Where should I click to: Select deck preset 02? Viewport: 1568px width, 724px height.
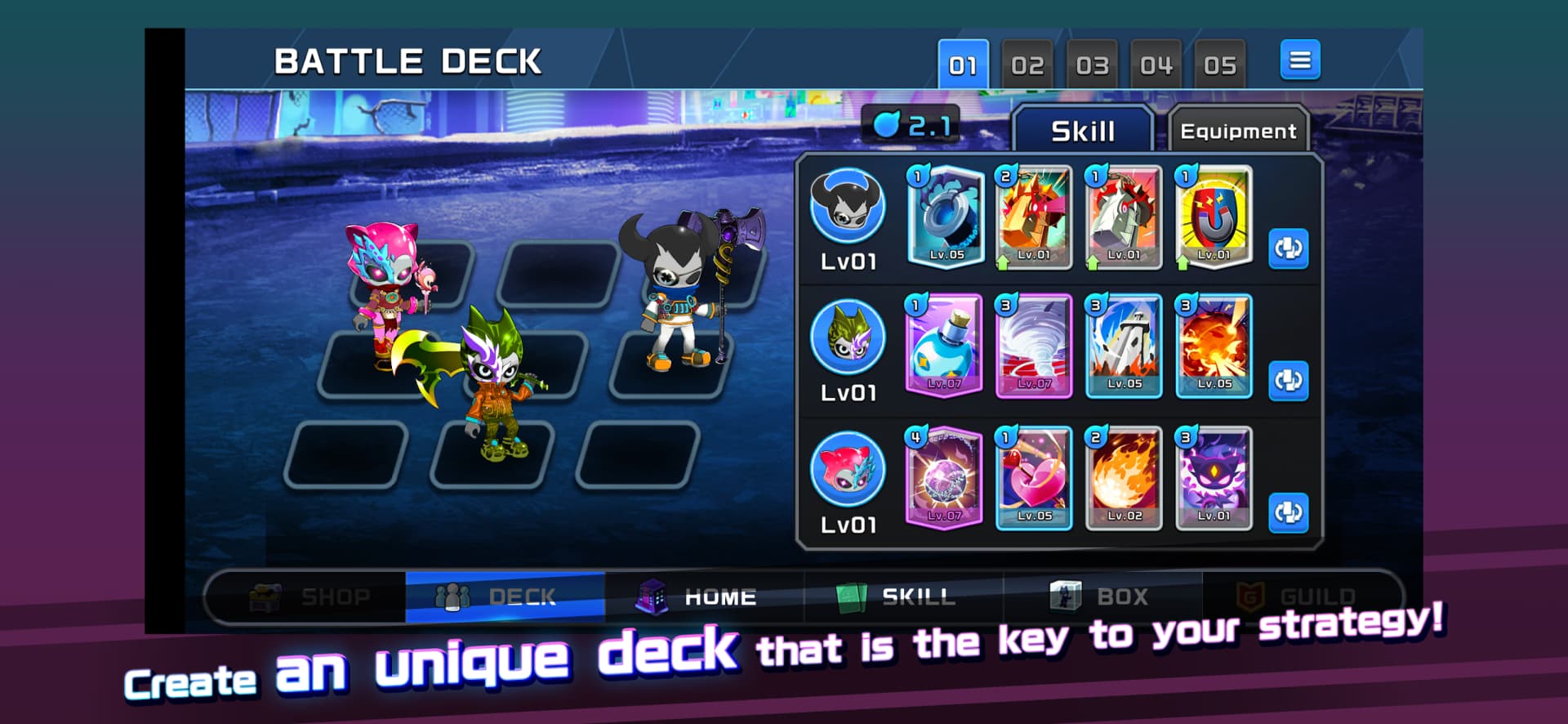point(1027,64)
